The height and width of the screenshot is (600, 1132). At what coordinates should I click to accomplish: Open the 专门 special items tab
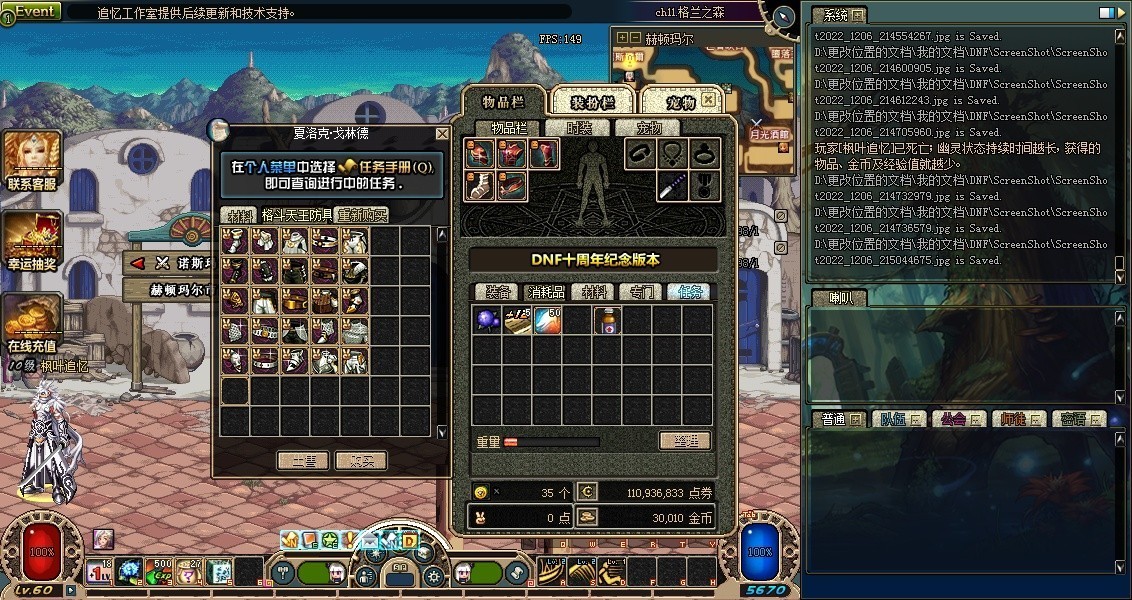click(x=641, y=292)
